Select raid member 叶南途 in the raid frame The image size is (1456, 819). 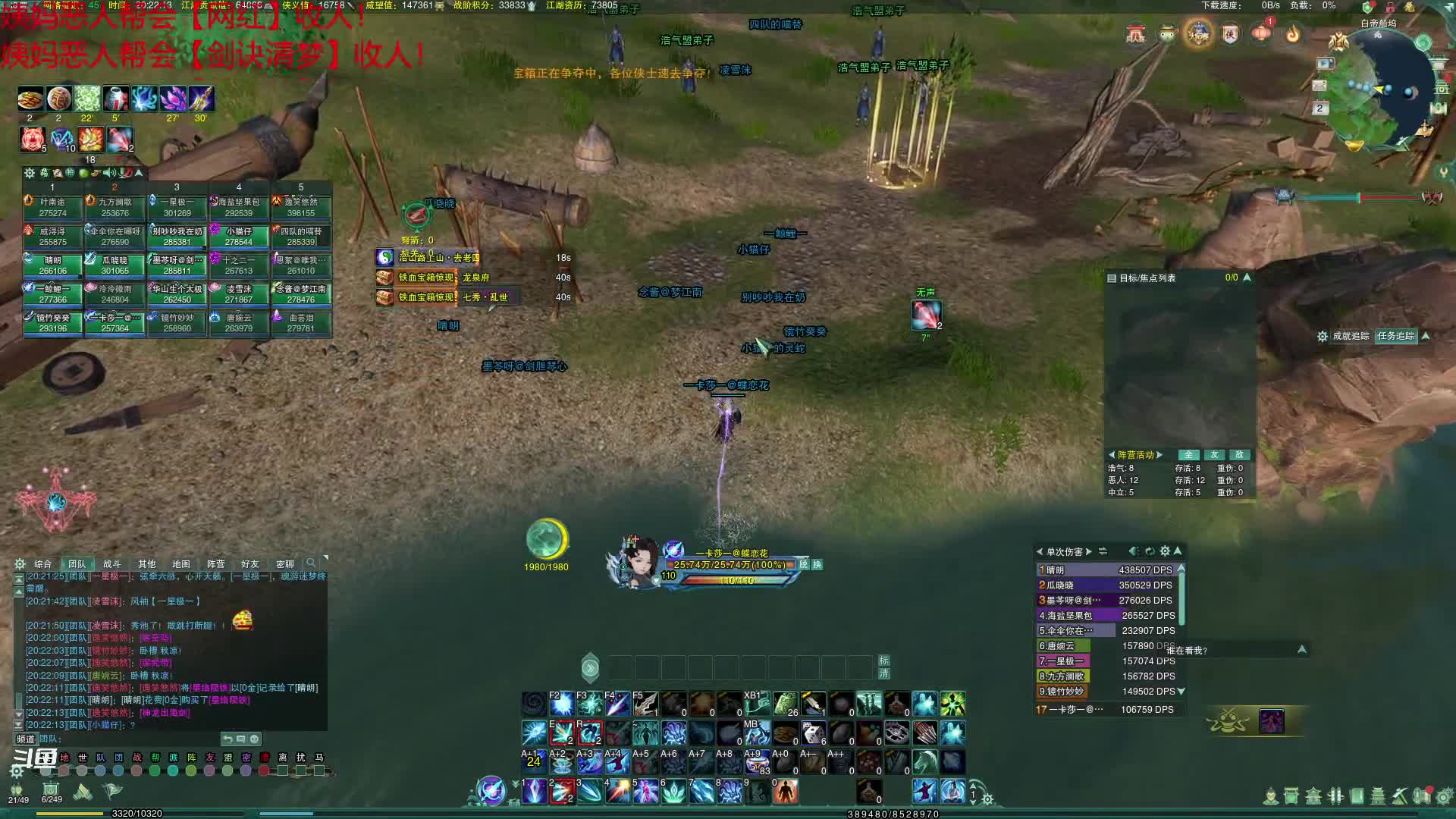pos(53,207)
